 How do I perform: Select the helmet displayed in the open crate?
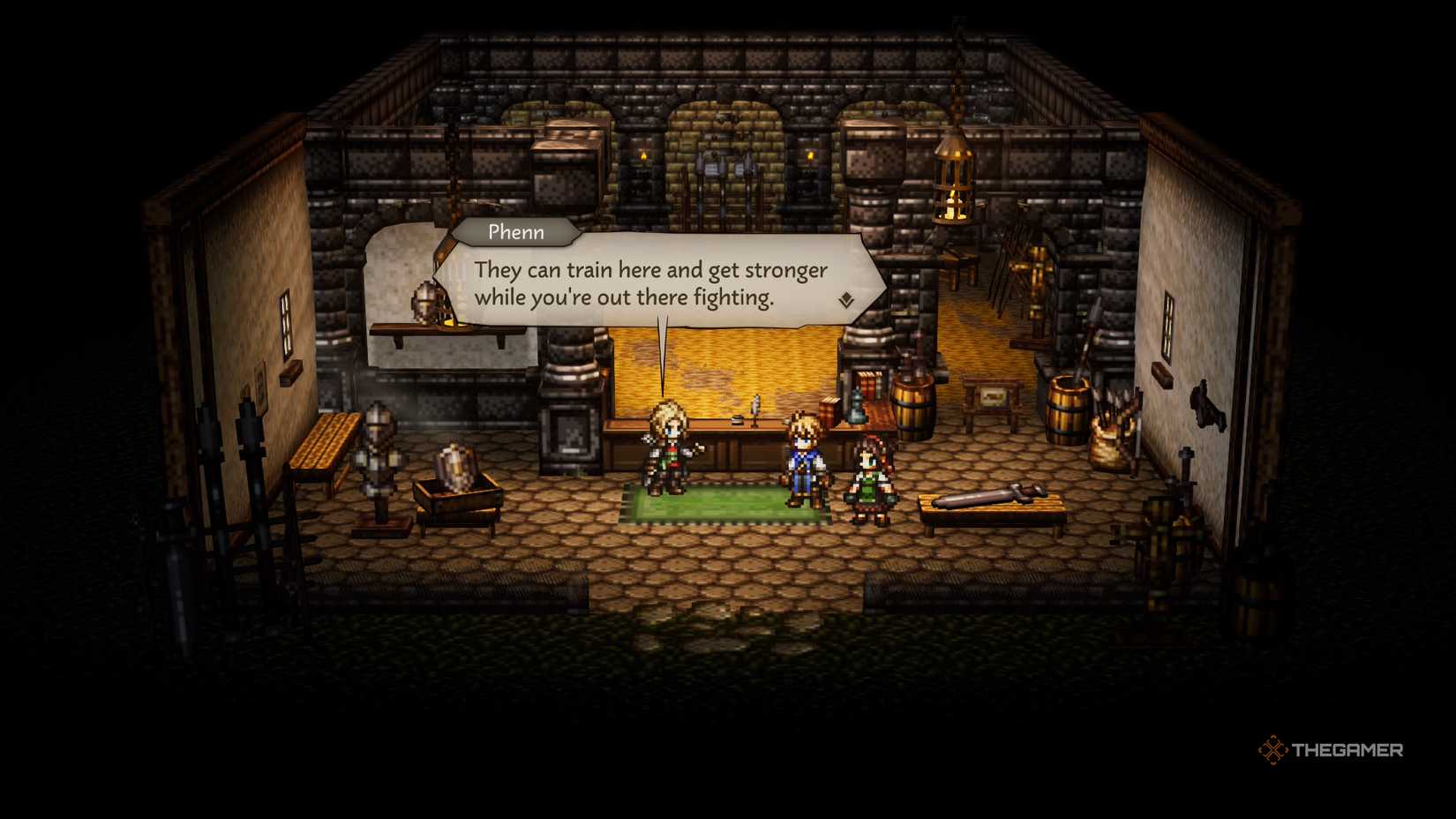pos(457,466)
